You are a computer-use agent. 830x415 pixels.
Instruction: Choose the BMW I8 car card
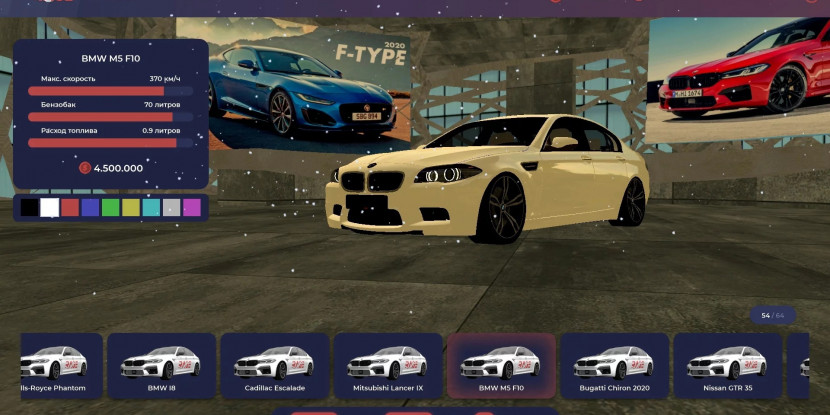tap(162, 365)
